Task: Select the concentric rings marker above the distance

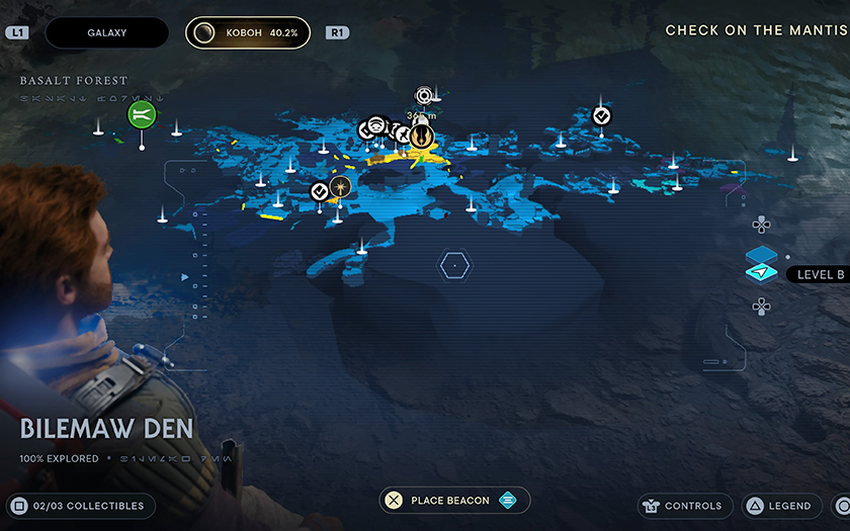Action: coord(424,96)
